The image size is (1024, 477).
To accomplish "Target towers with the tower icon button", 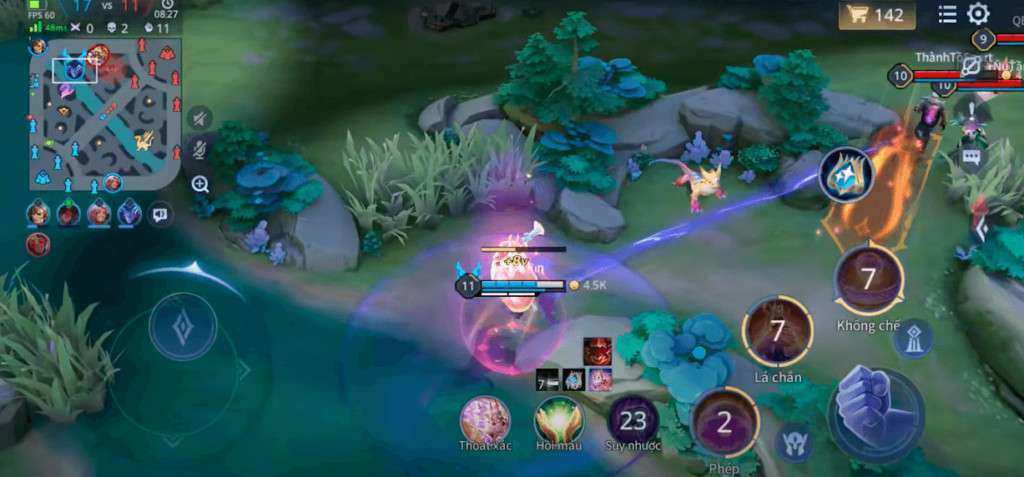I will (912, 339).
